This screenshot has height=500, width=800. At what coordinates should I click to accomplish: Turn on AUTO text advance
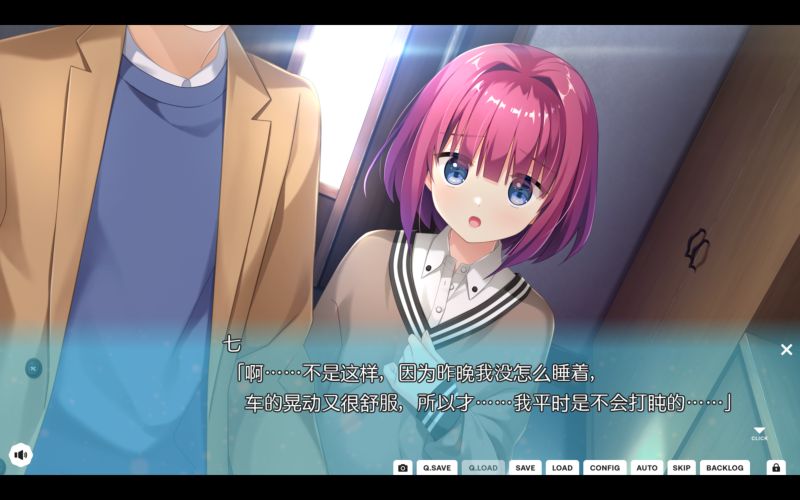tap(647, 467)
